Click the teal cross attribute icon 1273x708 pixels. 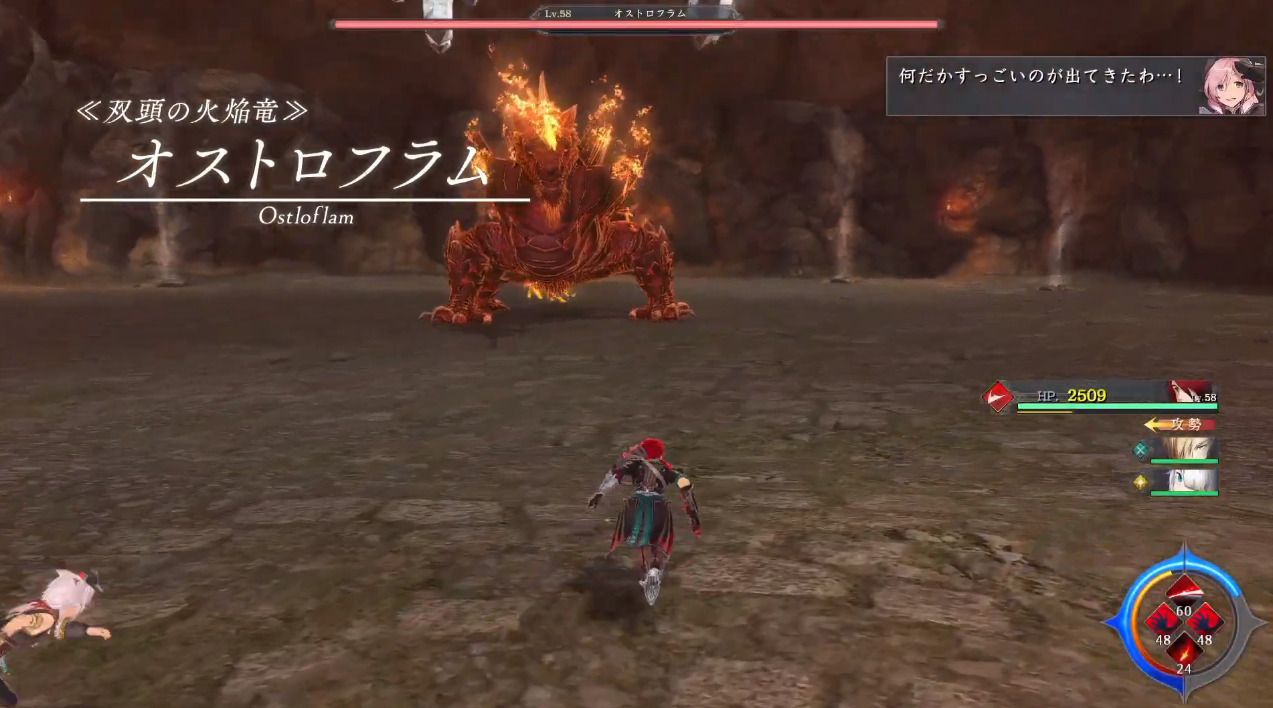[x=1140, y=450]
